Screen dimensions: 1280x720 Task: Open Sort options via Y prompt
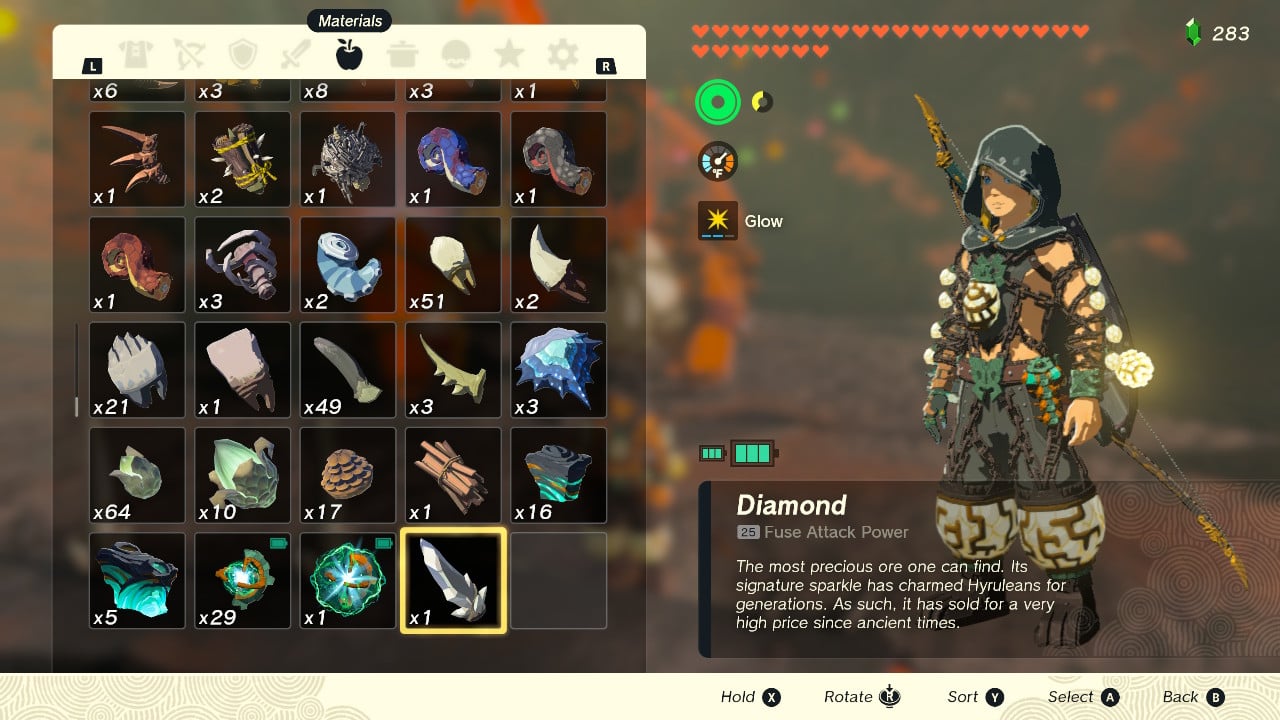(975, 697)
